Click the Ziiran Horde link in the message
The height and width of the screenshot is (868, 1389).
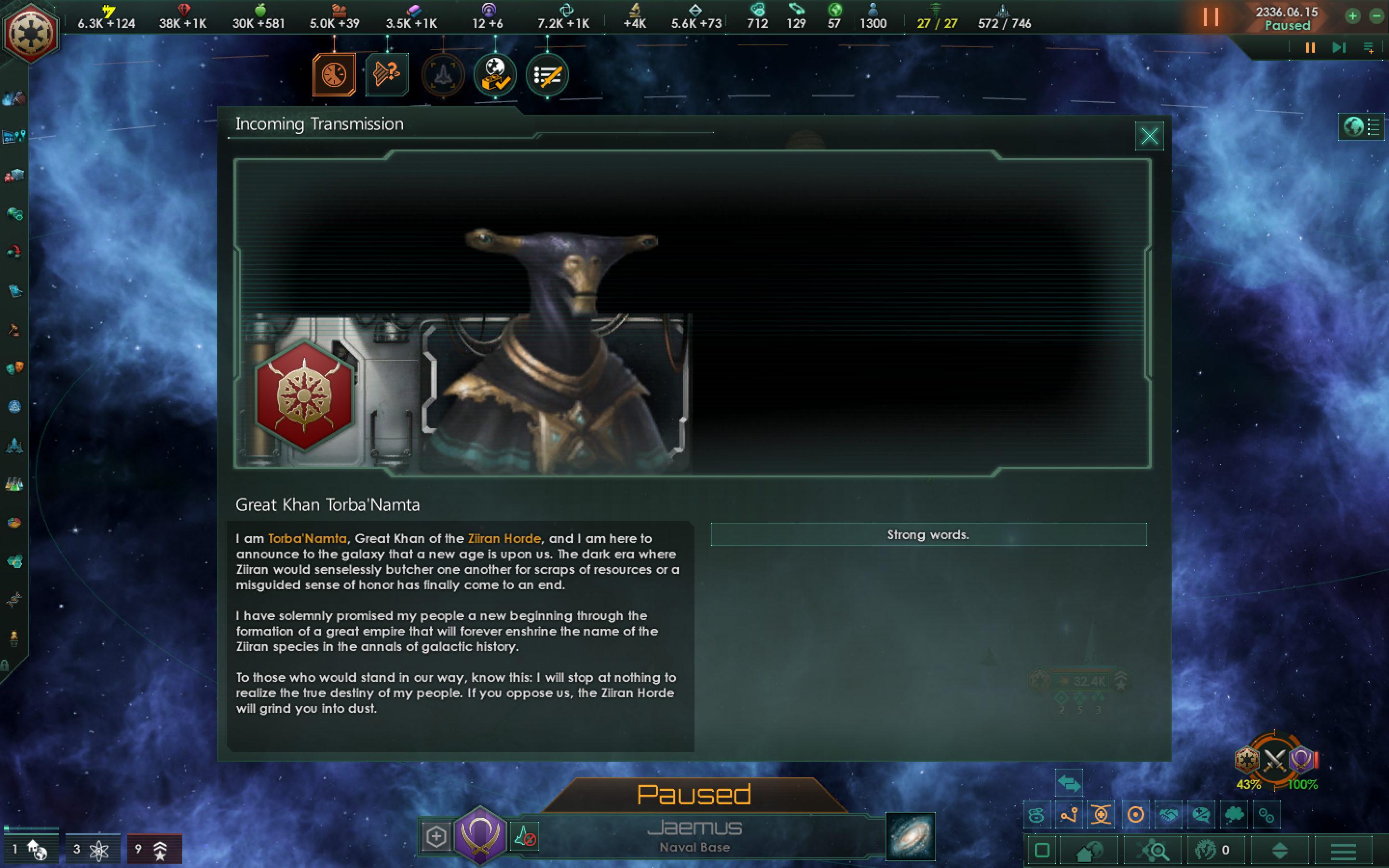pyautogui.click(x=504, y=539)
